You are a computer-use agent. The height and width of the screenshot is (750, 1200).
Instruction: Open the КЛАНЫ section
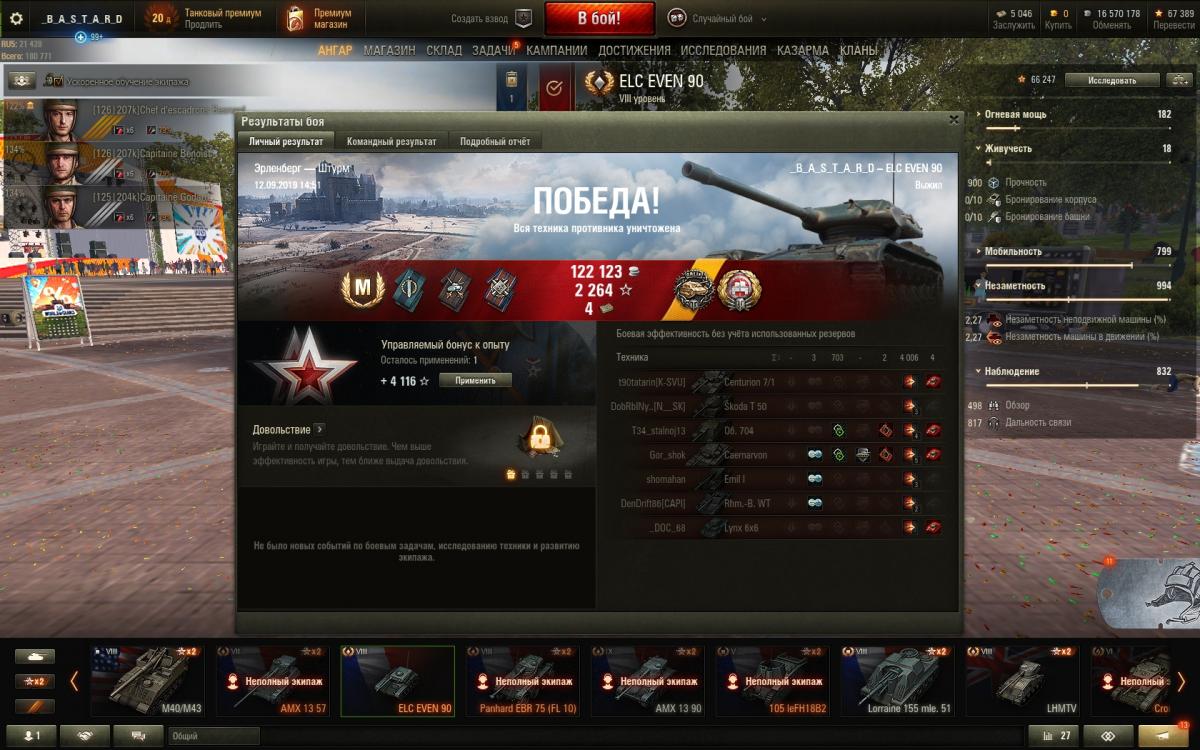click(x=859, y=50)
